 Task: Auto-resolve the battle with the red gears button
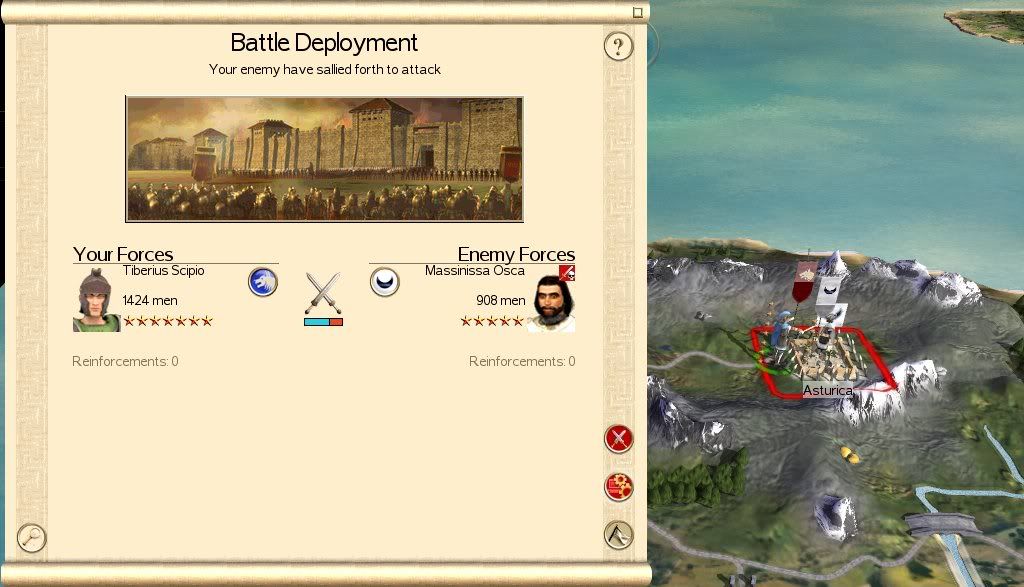coord(619,487)
